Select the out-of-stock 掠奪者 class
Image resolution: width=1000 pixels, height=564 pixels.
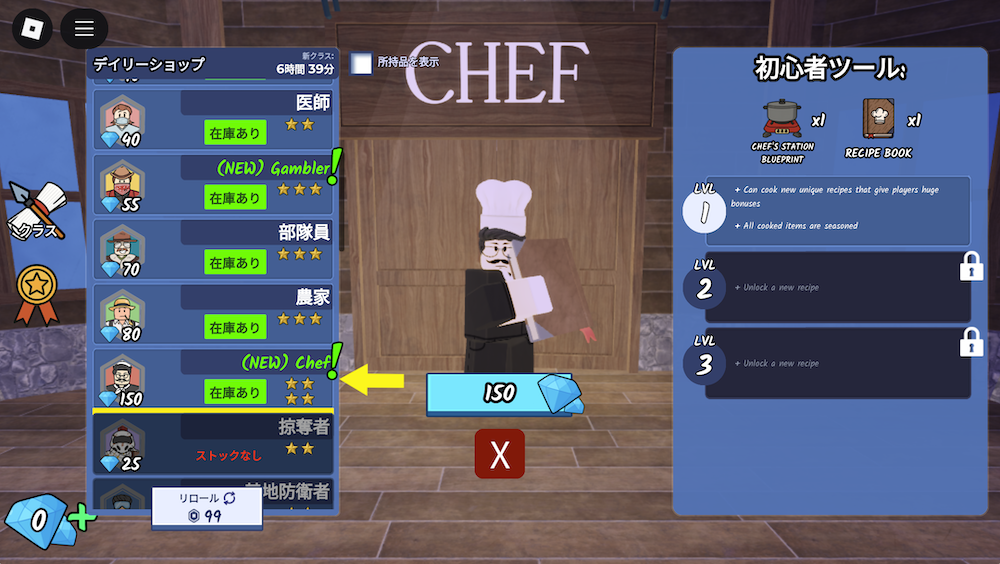(x=215, y=443)
